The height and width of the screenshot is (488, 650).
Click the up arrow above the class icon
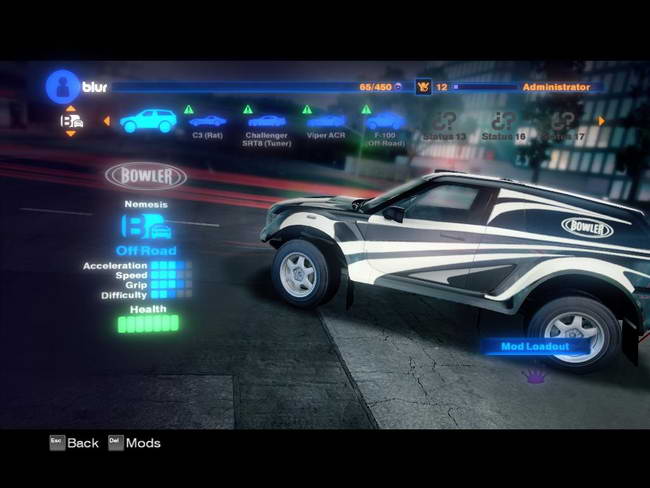coord(70,107)
